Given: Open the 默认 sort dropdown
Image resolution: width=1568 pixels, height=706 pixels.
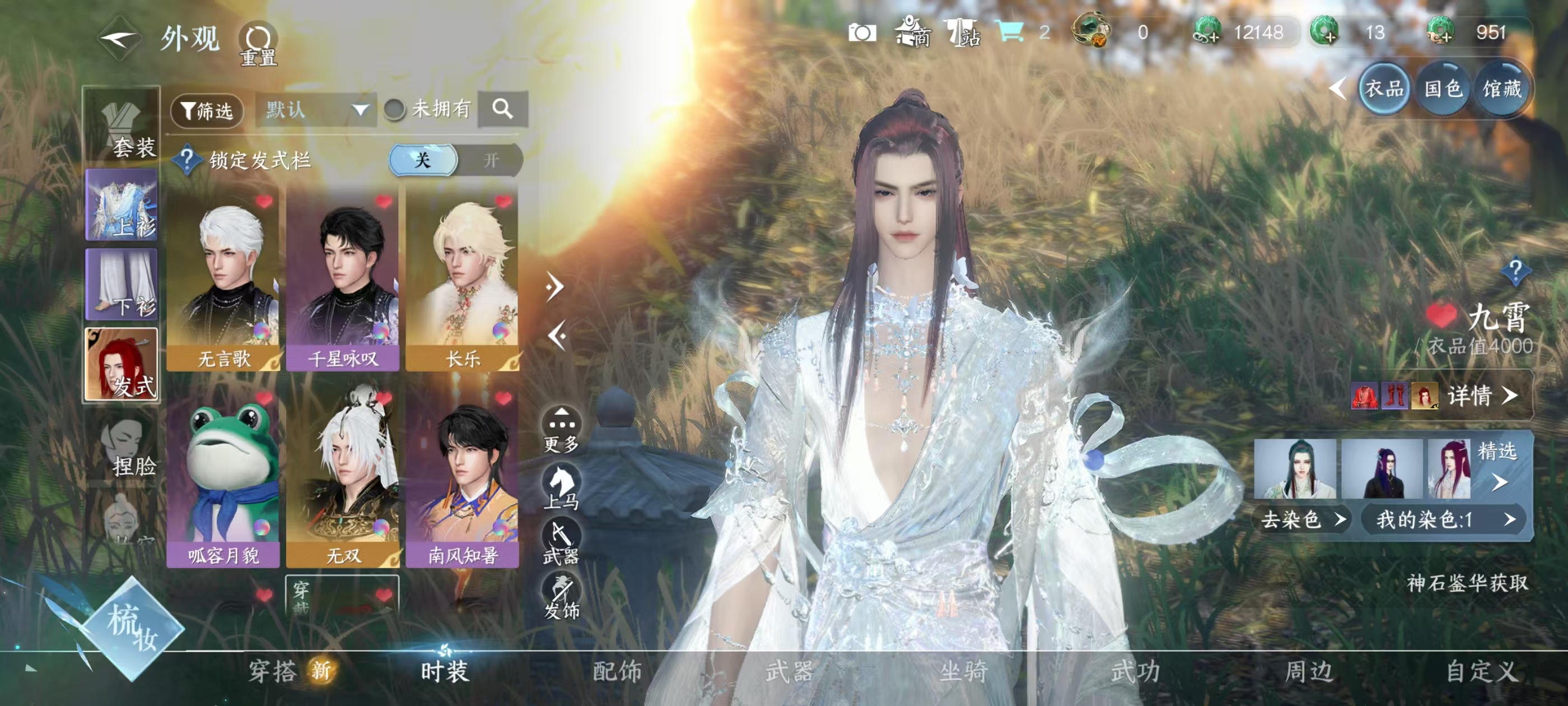Looking at the screenshot, I should tap(316, 110).
